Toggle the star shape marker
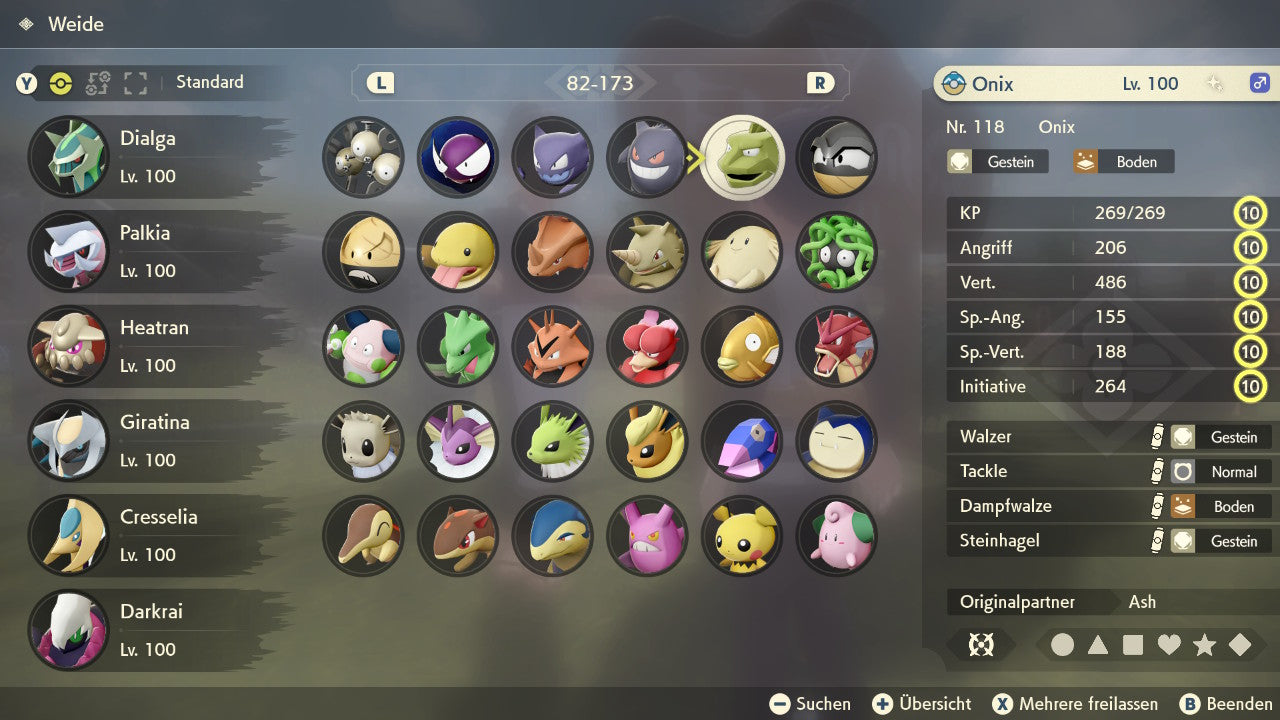The height and width of the screenshot is (720, 1280). 1204,645
